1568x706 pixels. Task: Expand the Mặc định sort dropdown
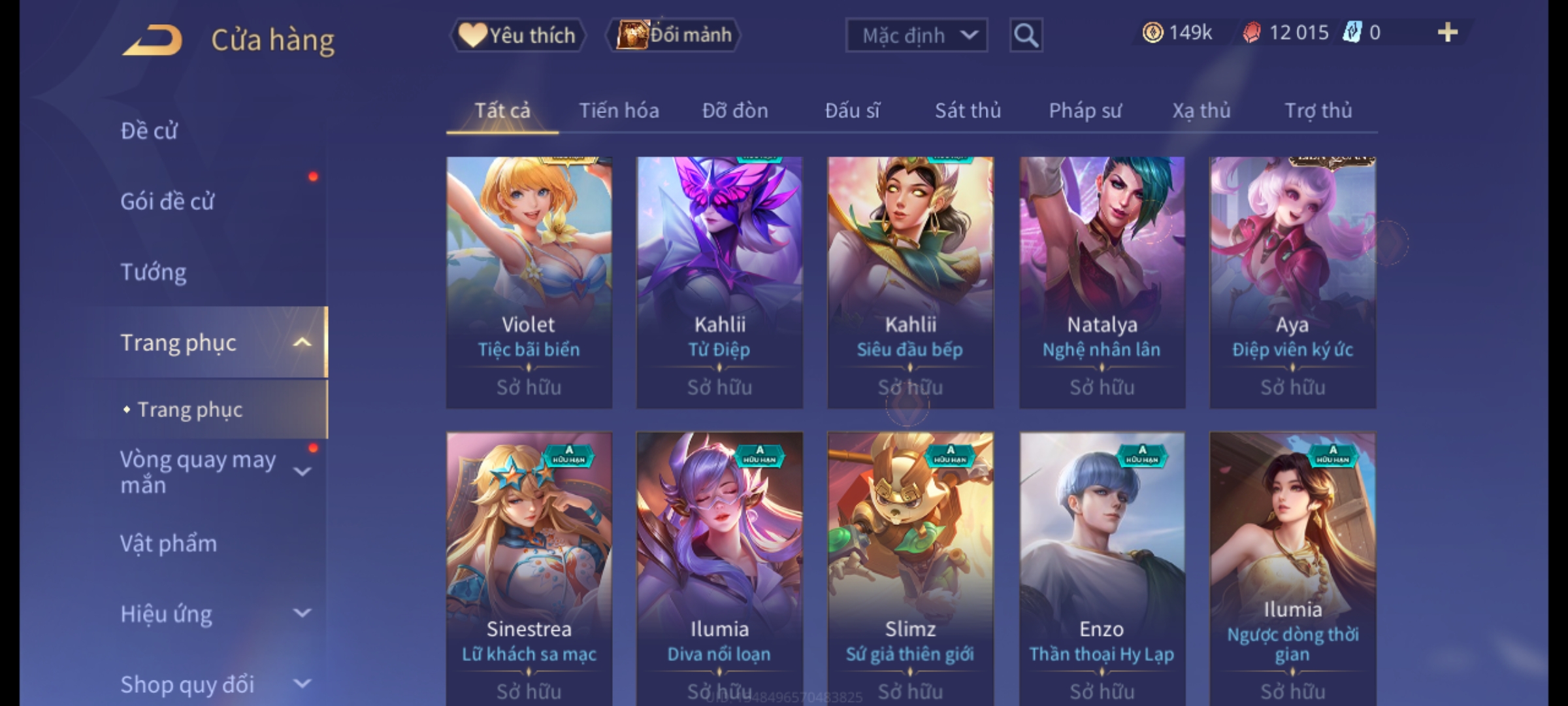(916, 35)
